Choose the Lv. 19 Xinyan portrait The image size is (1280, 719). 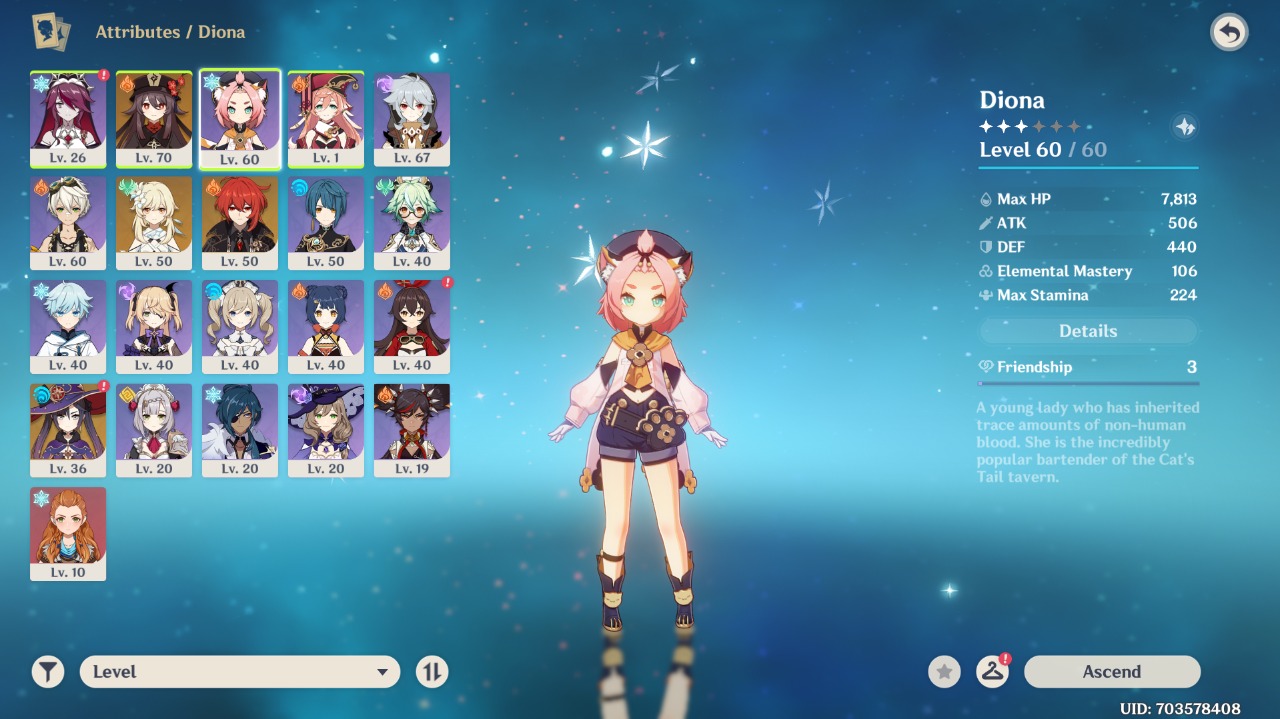tap(412, 429)
